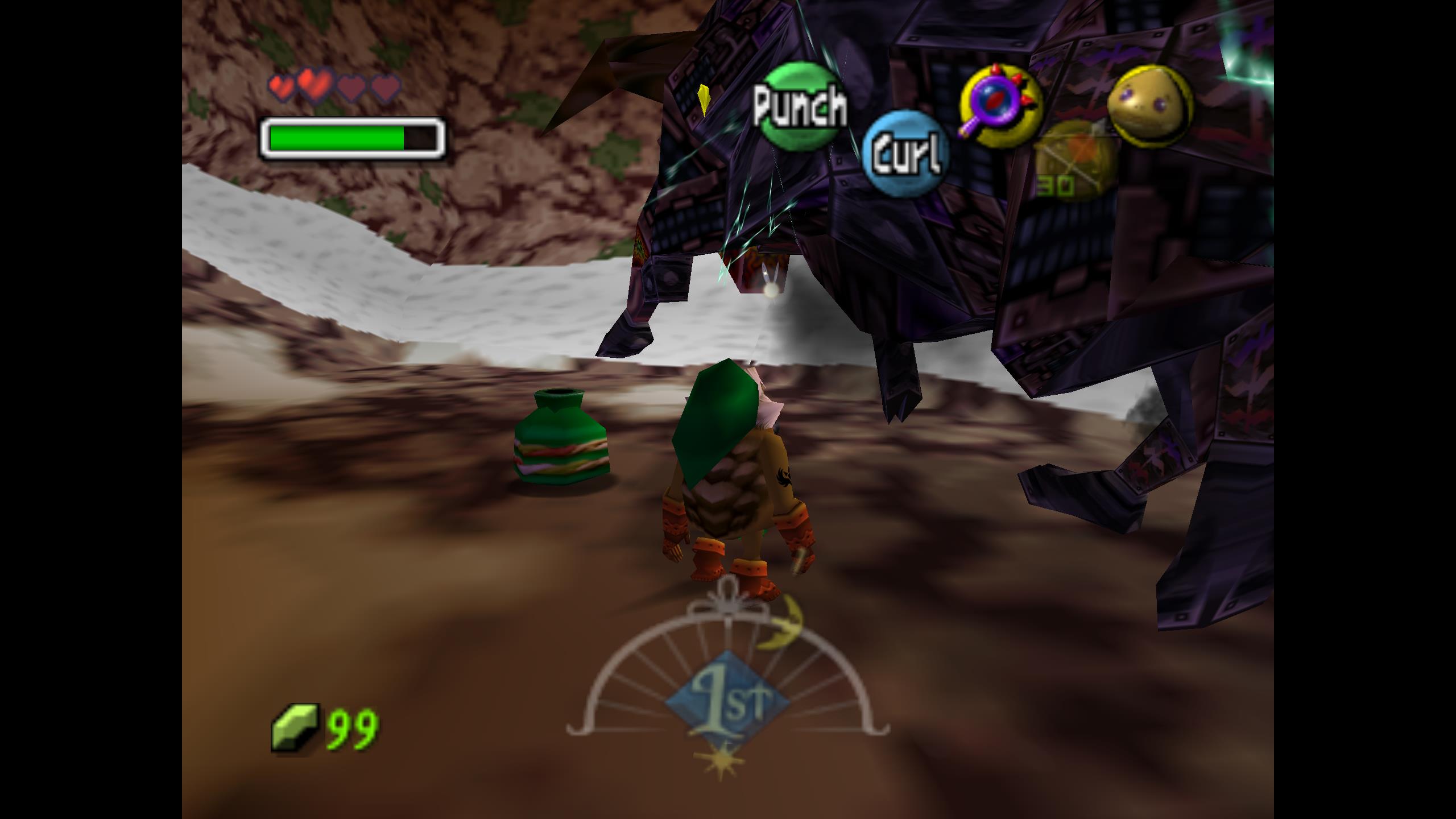Activate the green Punch action button
The width and height of the screenshot is (1456, 819).
point(800,106)
